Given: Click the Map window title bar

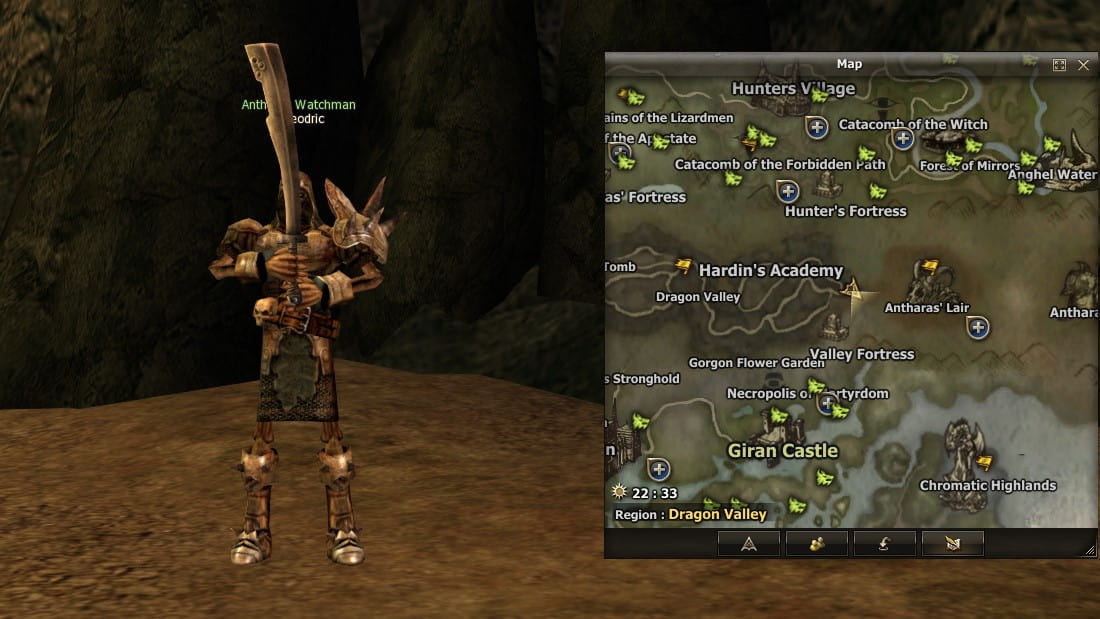Looking at the screenshot, I should tap(848, 65).
